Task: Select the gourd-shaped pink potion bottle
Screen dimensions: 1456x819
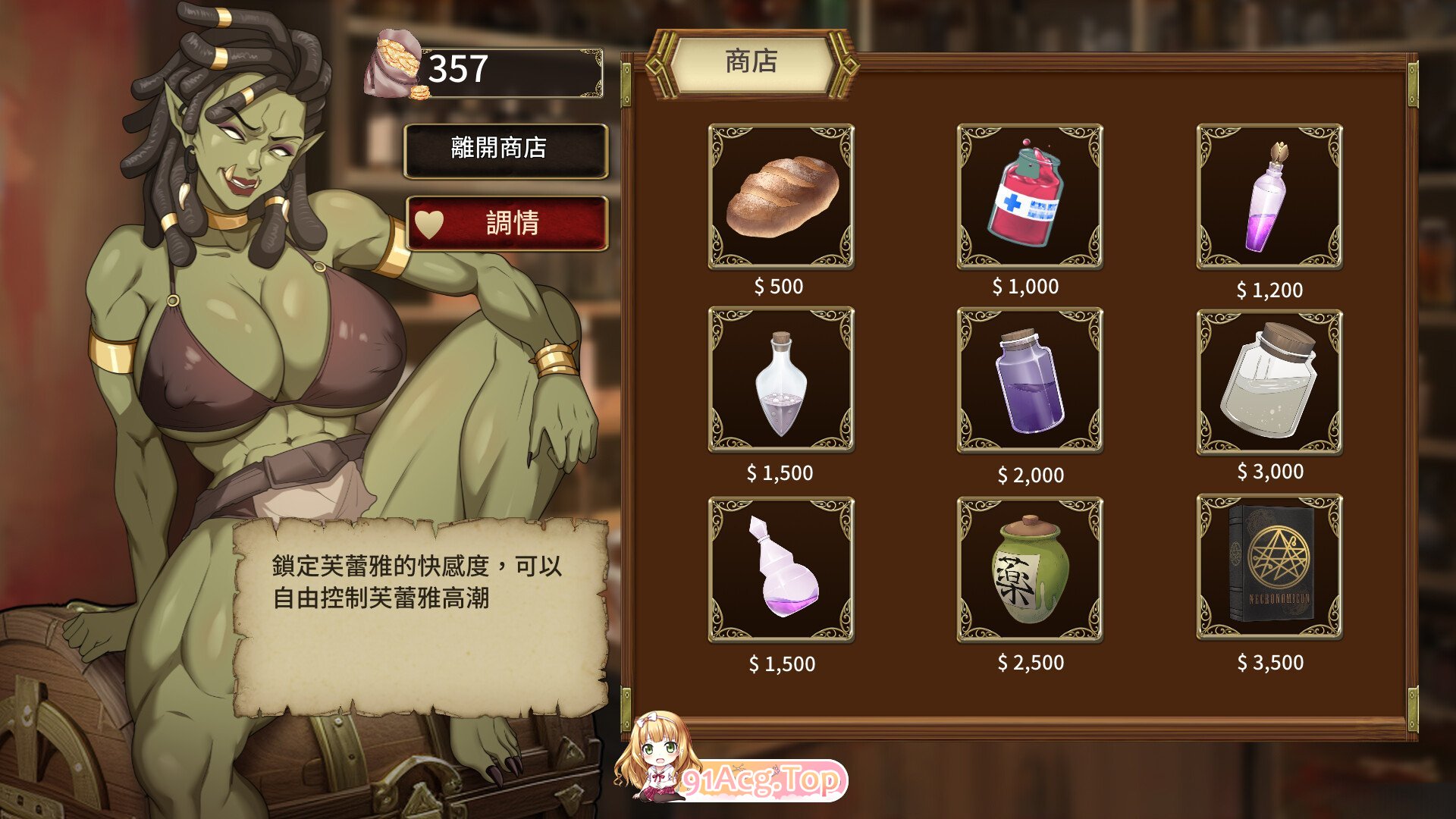Action: [781, 569]
